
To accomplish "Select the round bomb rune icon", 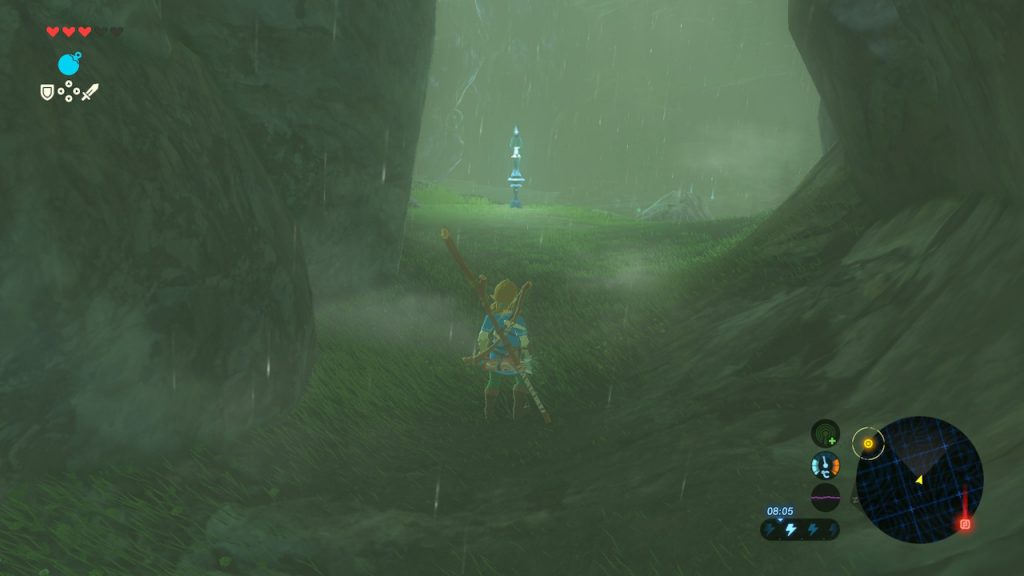I will pos(69,65).
